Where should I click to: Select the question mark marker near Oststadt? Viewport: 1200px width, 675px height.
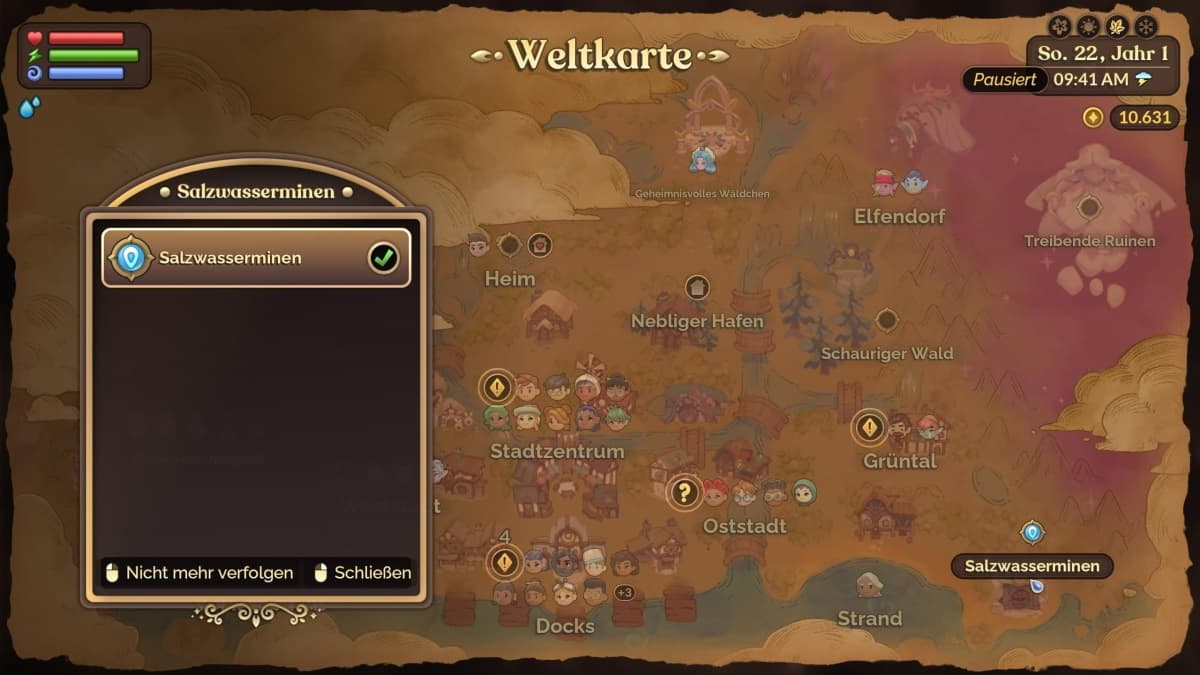click(684, 492)
